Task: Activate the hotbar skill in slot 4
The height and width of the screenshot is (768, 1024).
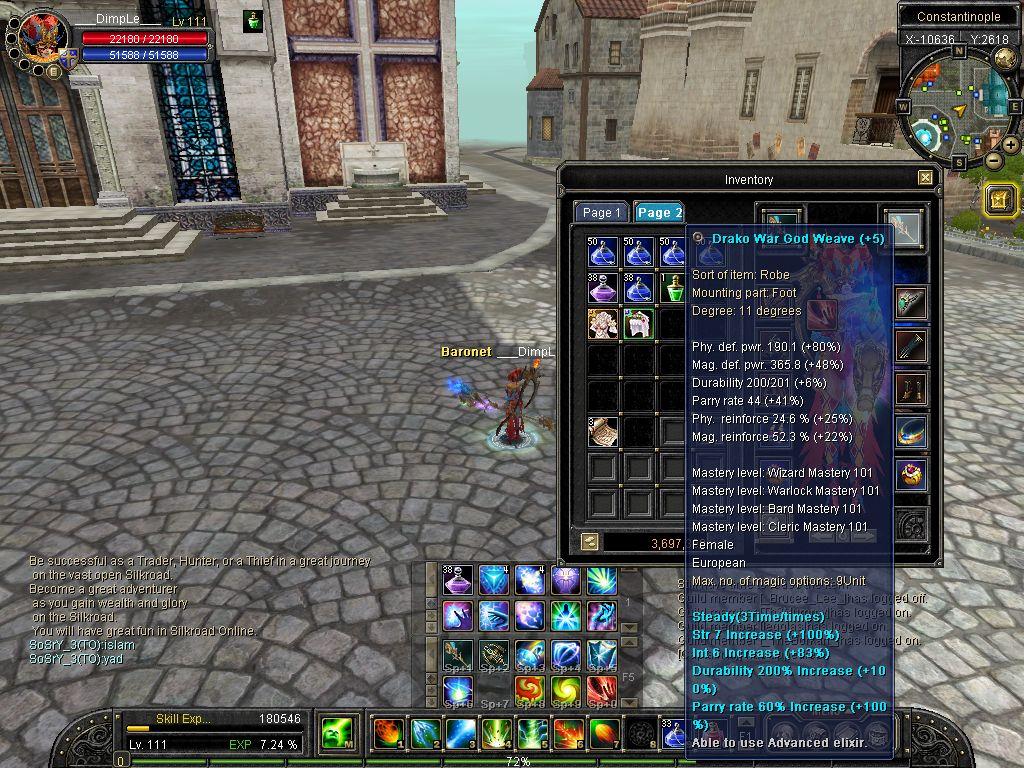Action: 496,734
